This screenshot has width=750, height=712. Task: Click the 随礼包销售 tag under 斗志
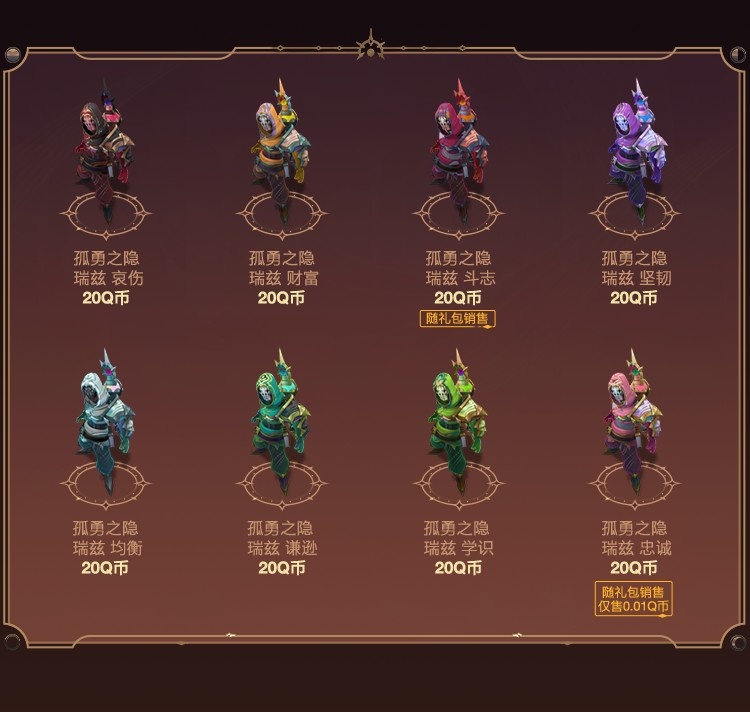458,319
